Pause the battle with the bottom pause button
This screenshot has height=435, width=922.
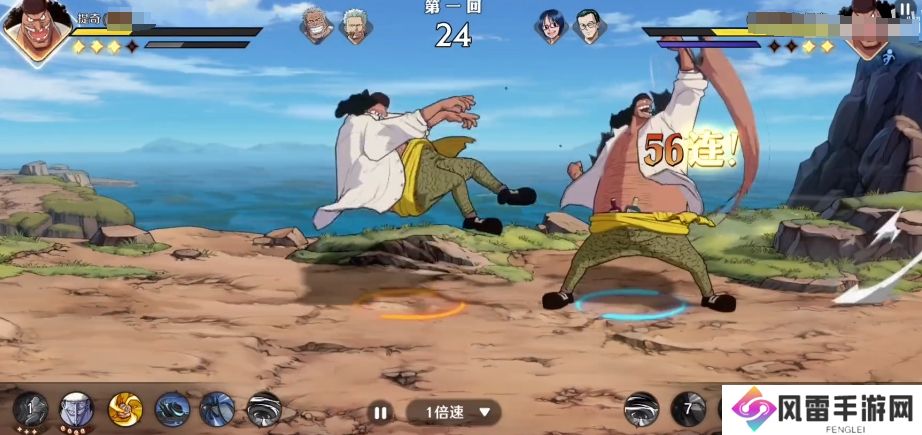point(379,411)
